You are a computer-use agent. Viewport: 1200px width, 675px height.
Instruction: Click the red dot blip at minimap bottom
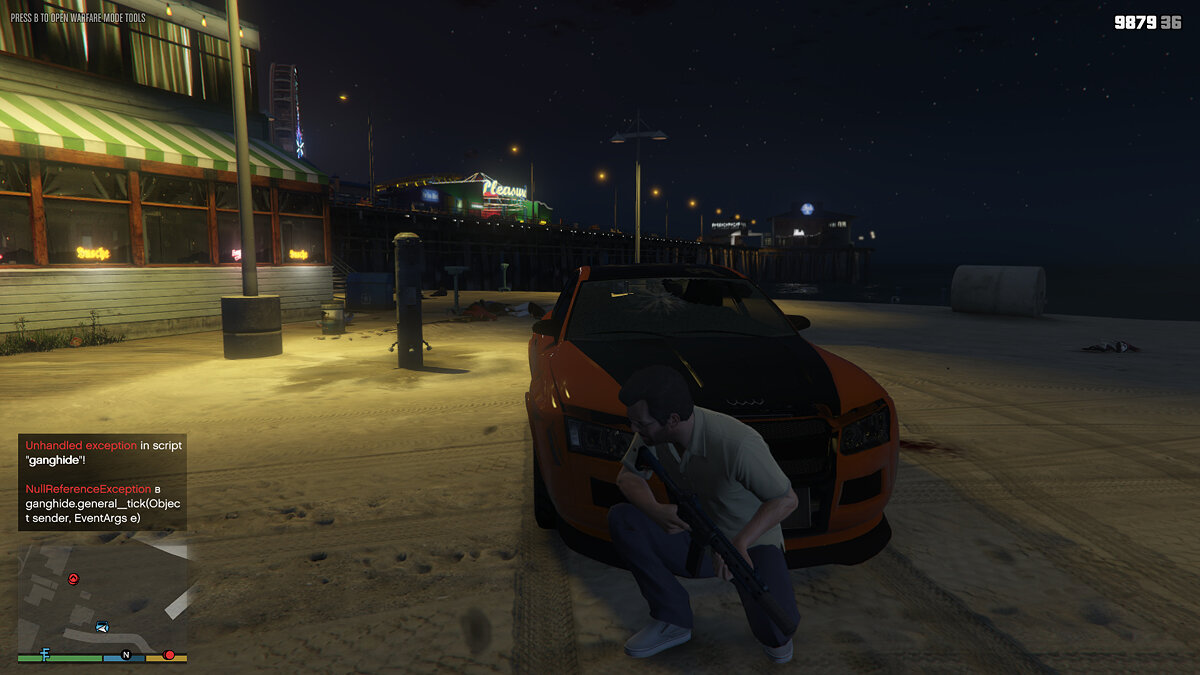(x=168, y=655)
